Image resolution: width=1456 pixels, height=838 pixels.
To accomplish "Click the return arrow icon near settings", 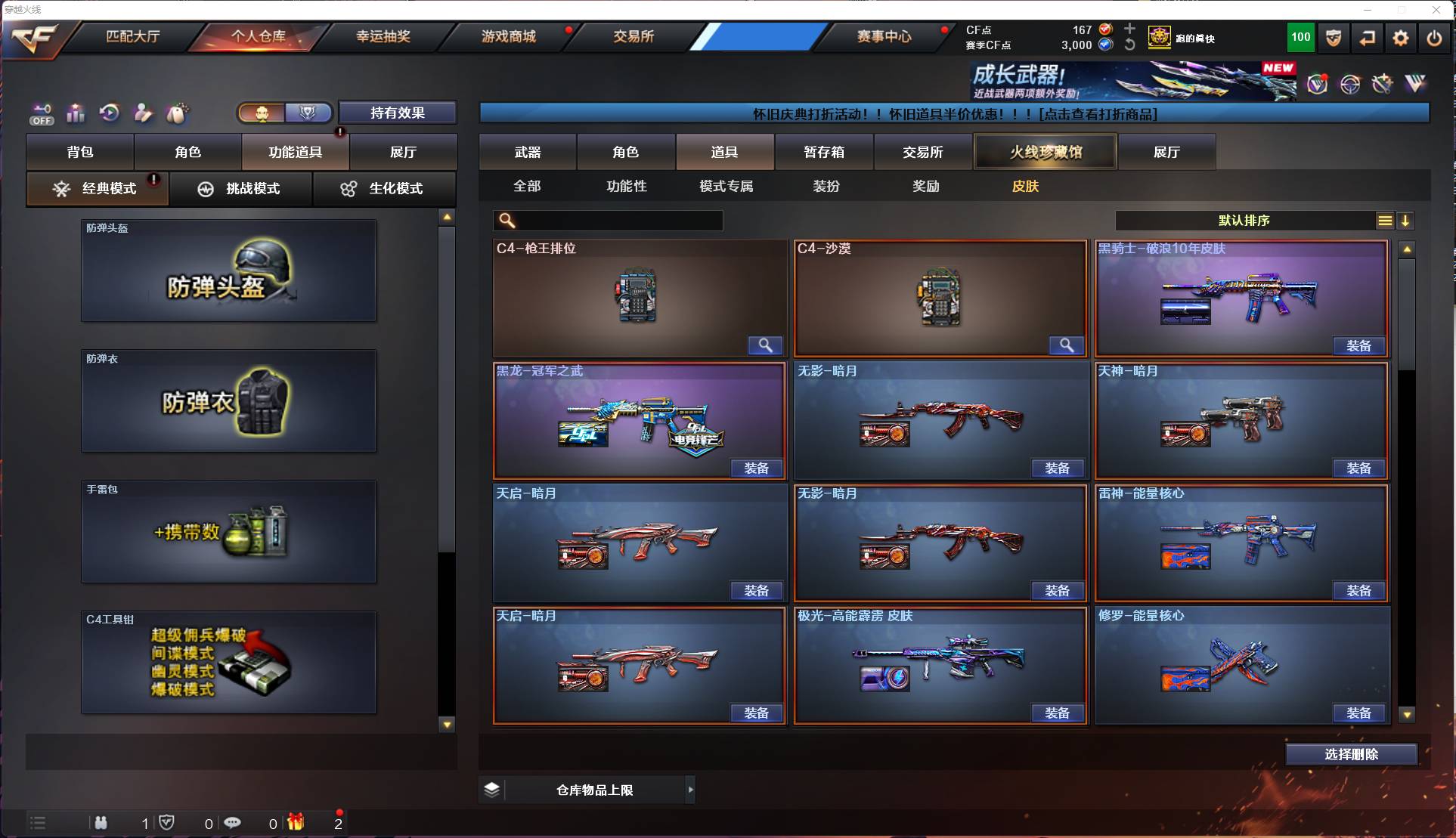I will pos(1368,38).
